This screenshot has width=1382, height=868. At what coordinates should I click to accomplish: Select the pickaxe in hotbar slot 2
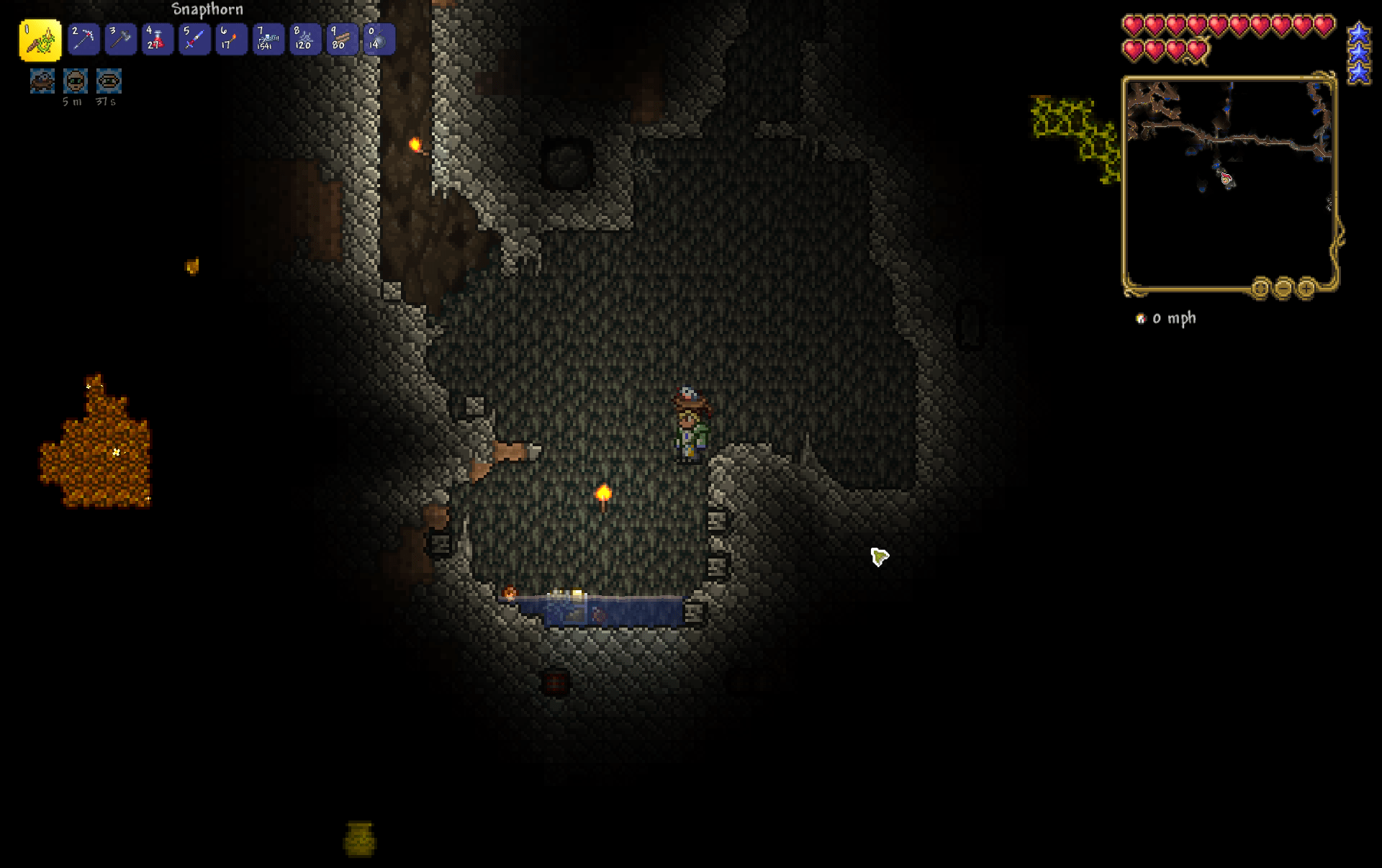pyautogui.click(x=83, y=40)
